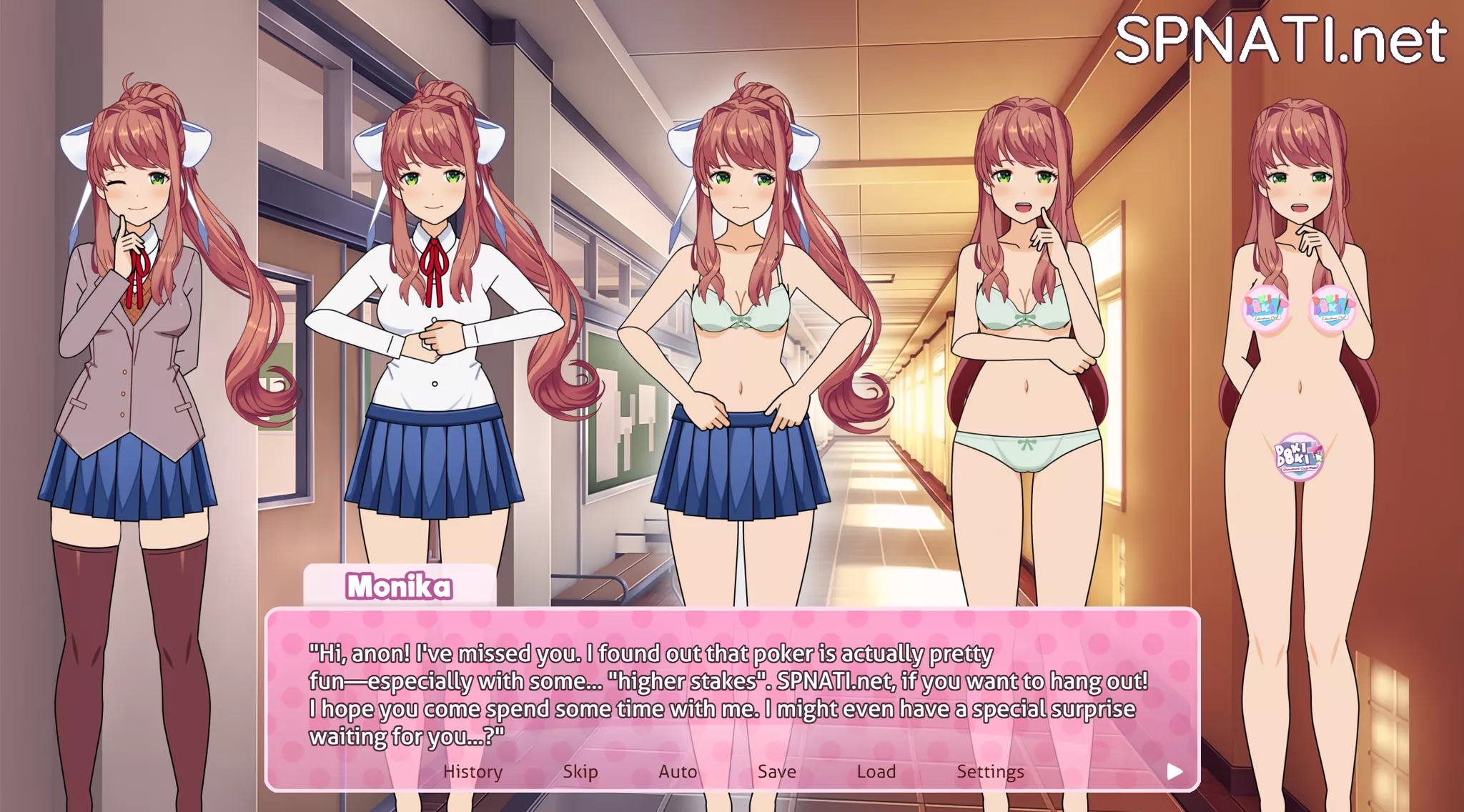Open the Load screen

[x=877, y=771]
